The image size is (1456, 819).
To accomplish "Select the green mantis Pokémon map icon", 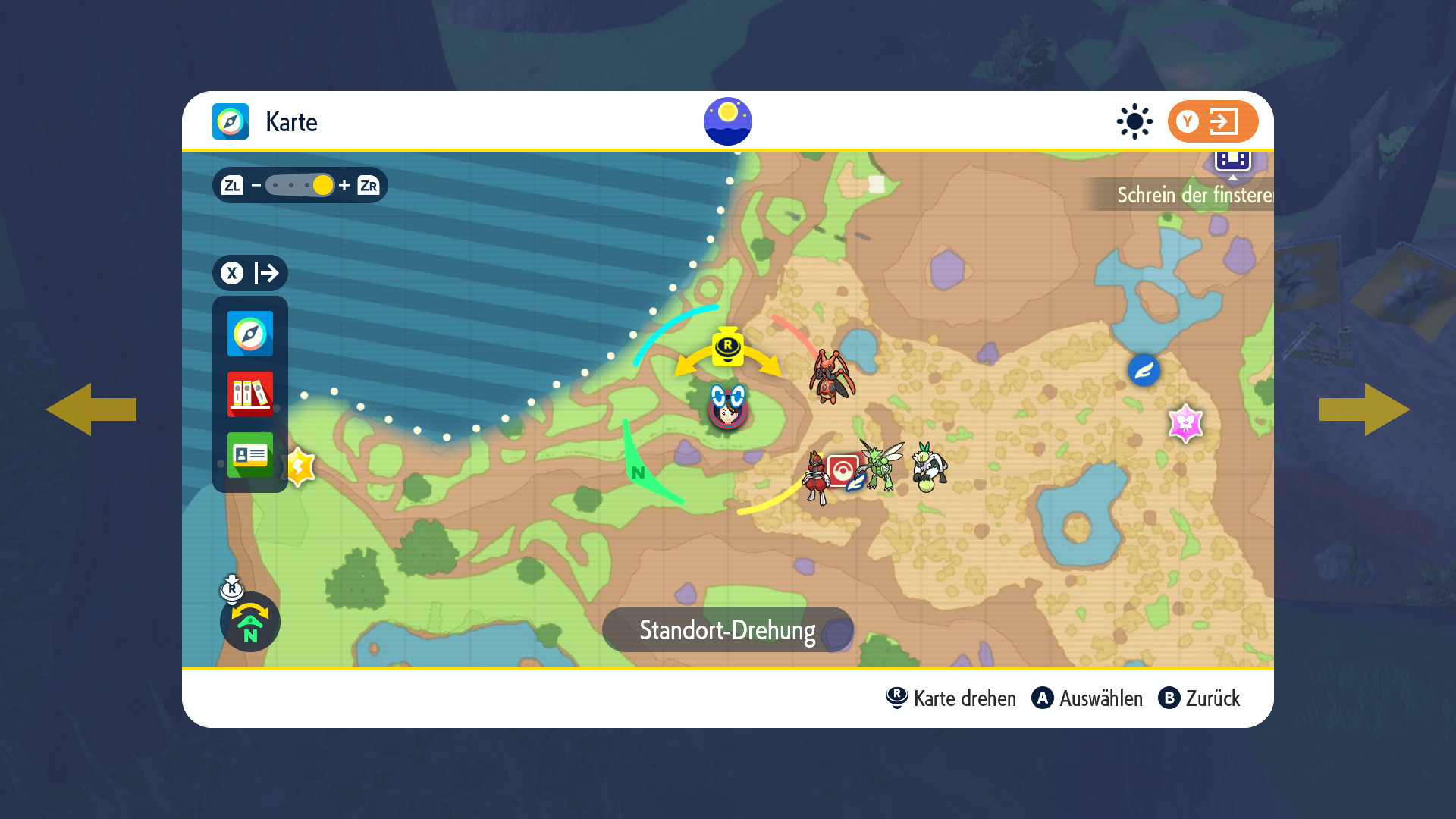I will coord(881,465).
